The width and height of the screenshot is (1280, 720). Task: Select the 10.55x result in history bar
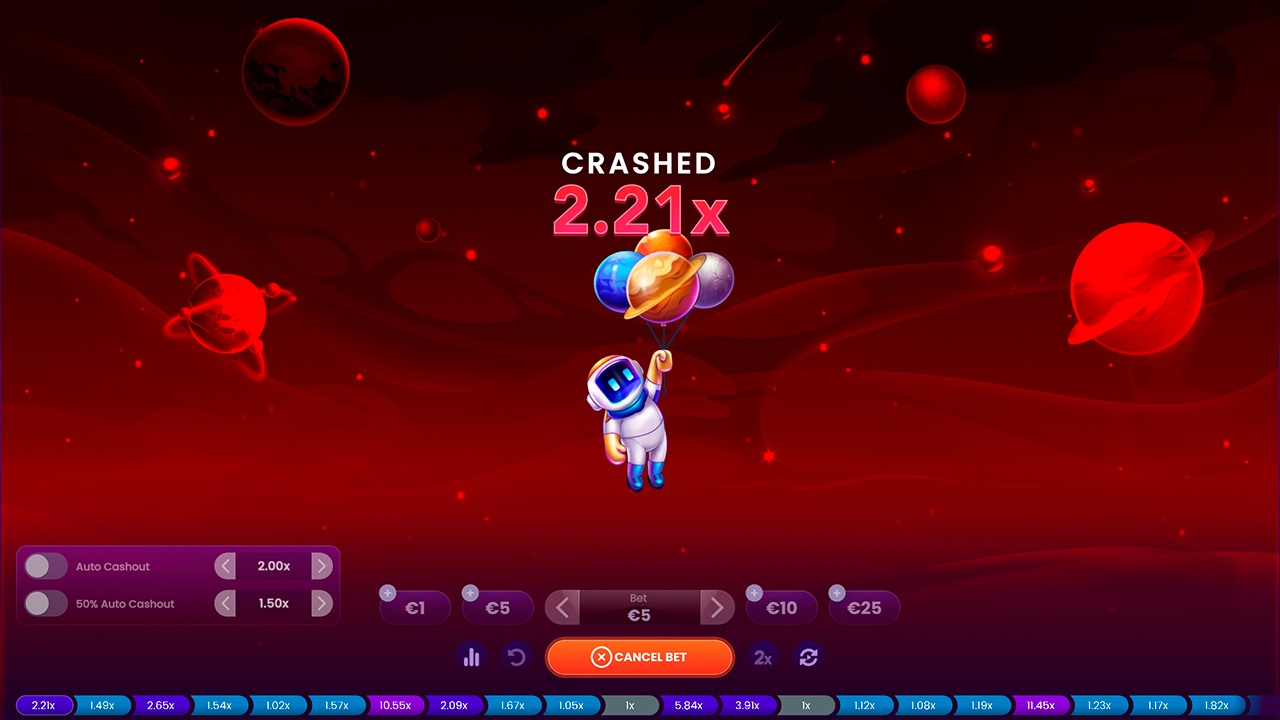[395, 705]
